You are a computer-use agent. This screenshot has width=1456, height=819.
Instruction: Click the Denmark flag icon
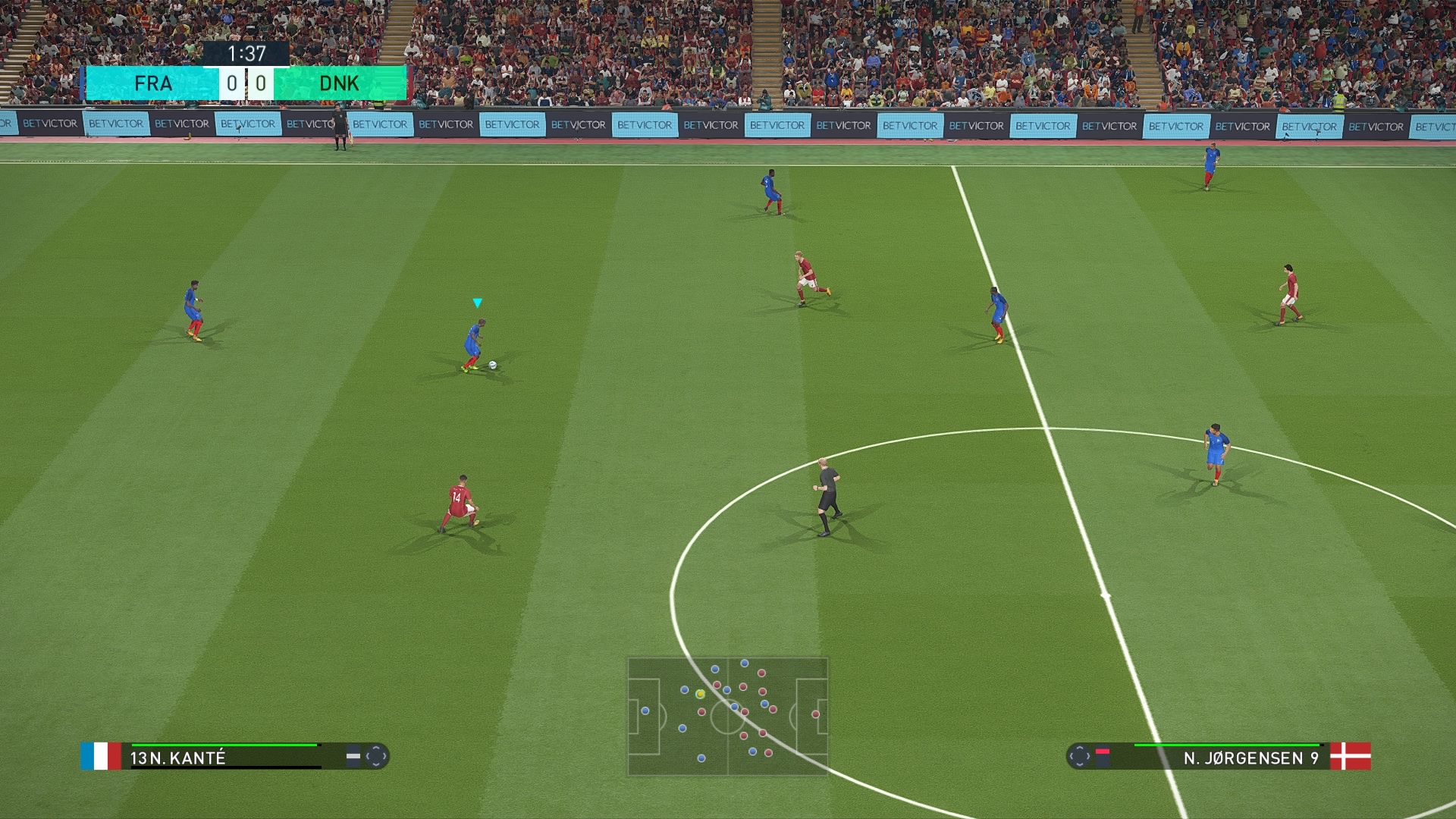pos(1351,756)
